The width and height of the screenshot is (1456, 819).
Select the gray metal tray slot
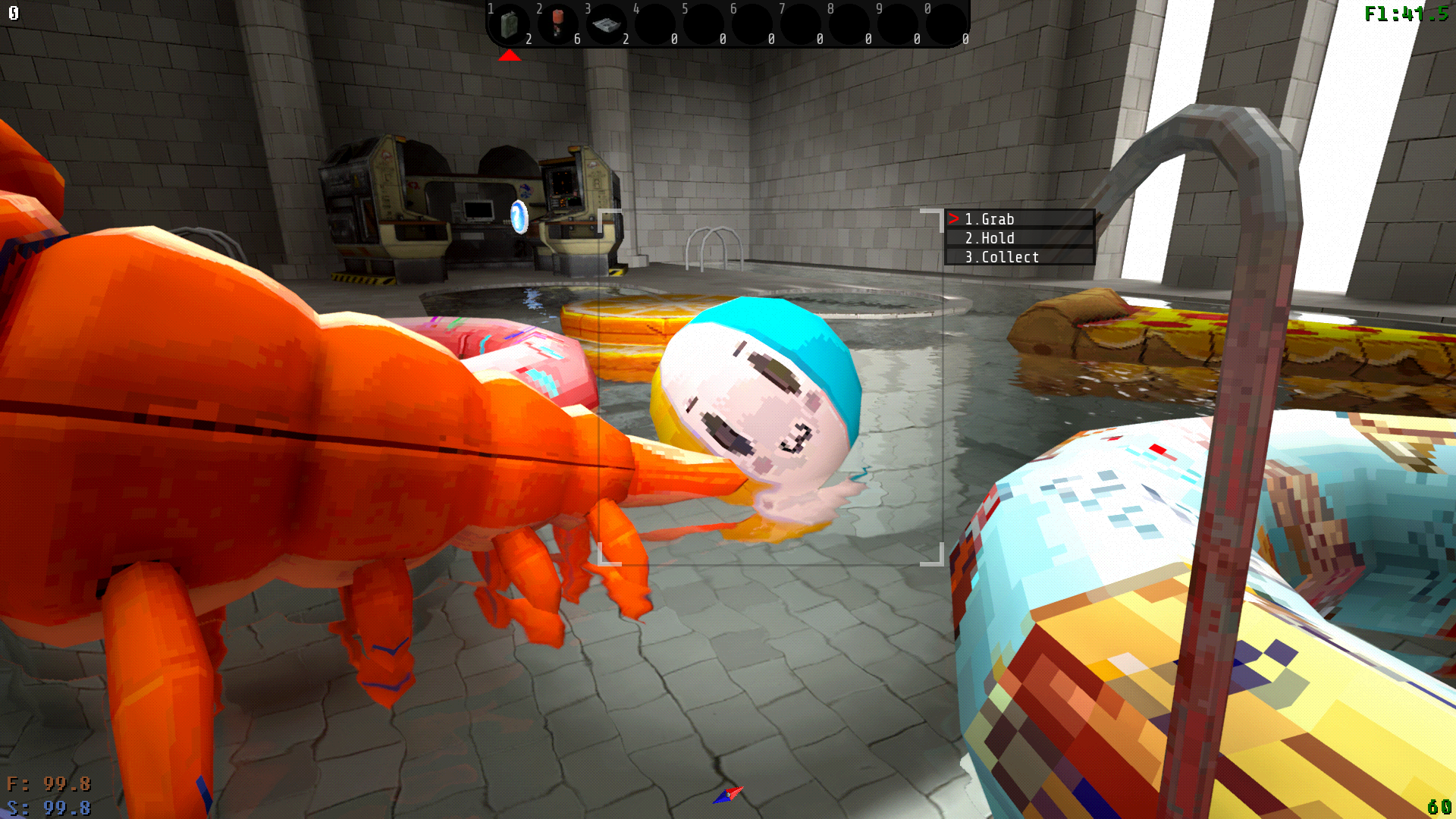click(x=607, y=24)
